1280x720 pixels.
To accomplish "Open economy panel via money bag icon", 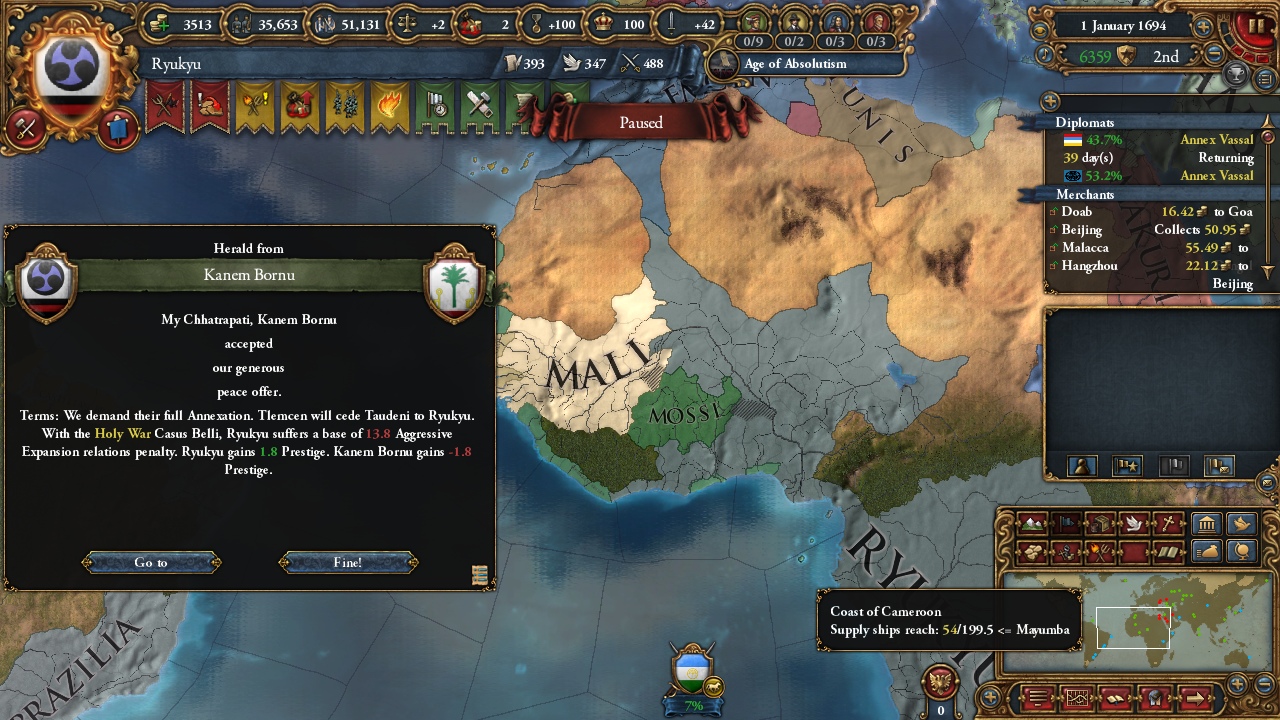I will tap(1206, 551).
